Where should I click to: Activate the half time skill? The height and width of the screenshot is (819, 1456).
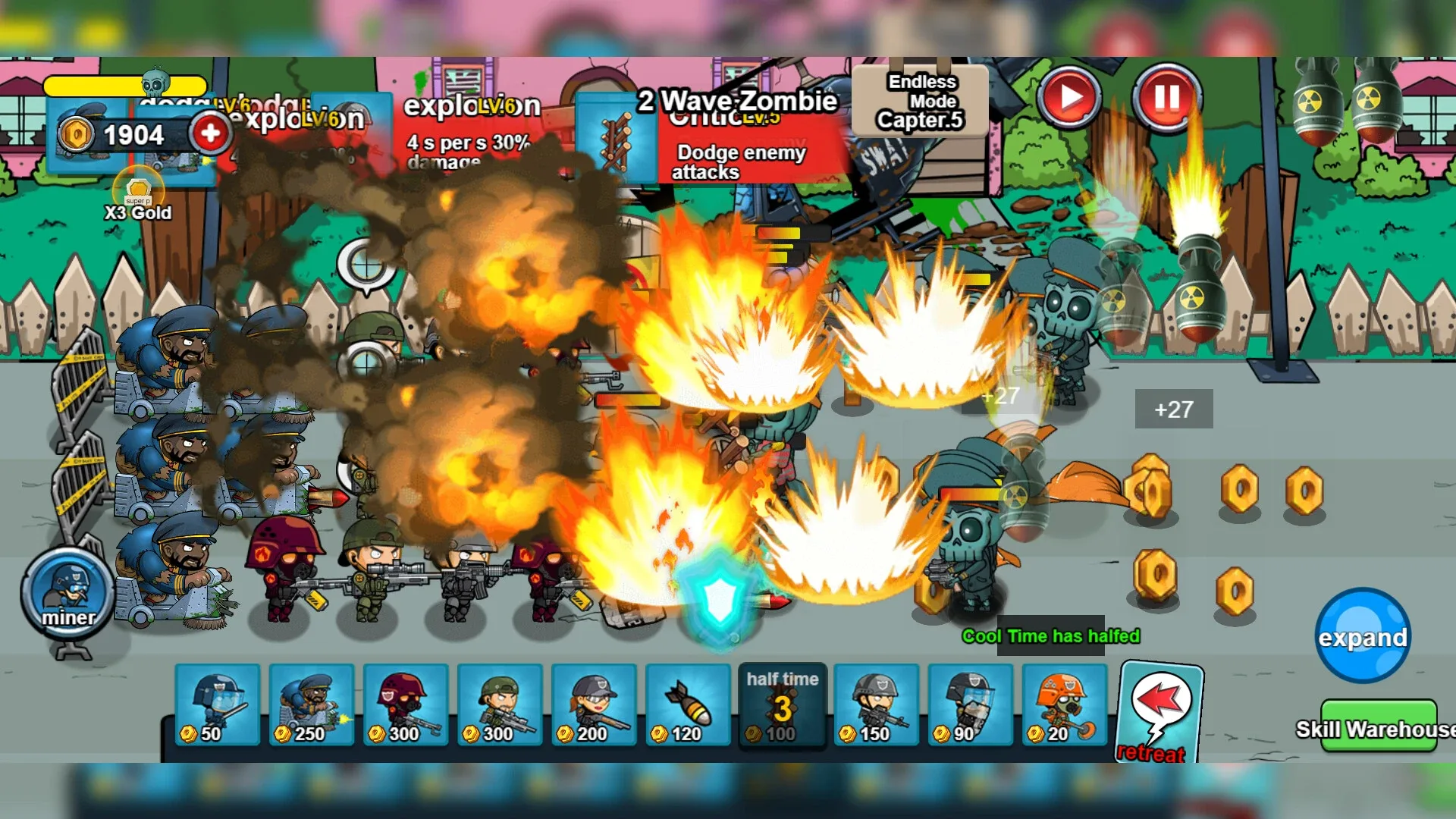781,705
